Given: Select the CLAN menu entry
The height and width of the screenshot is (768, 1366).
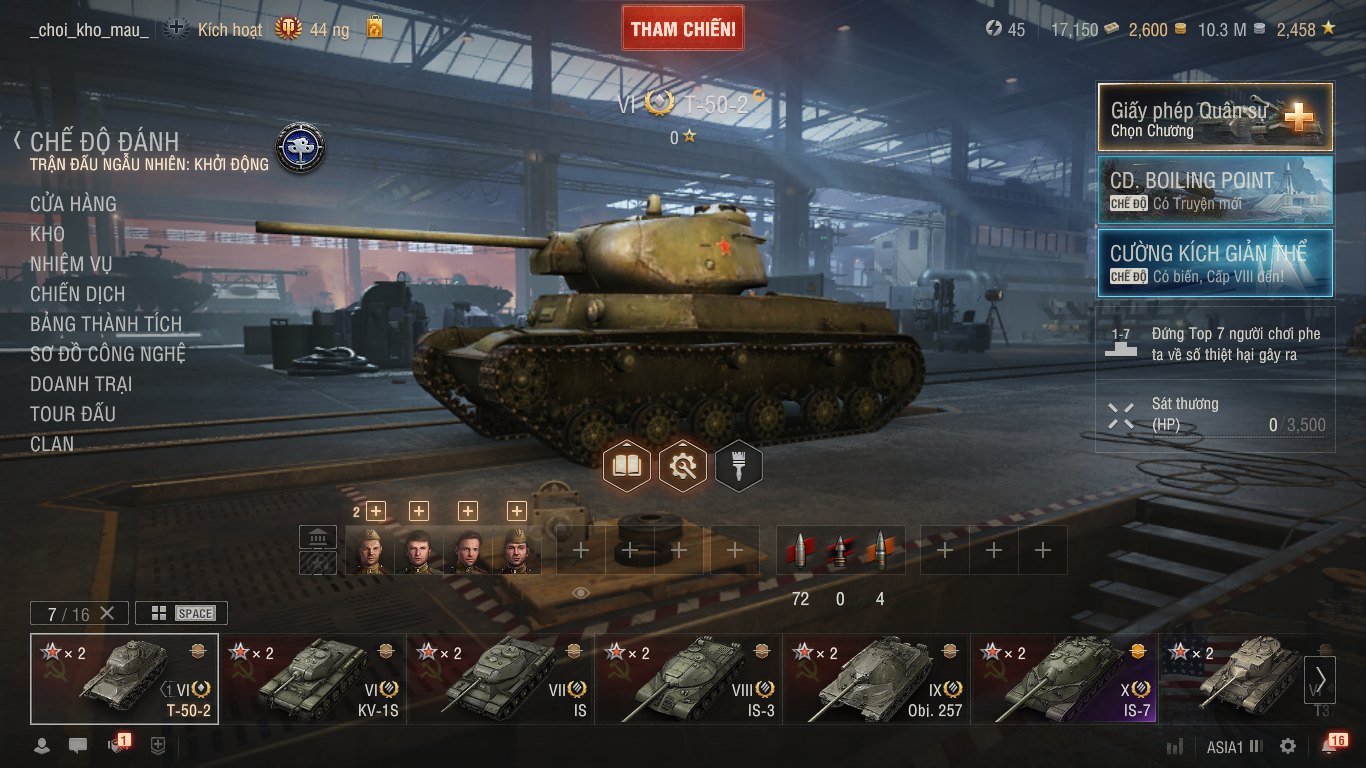Looking at the screenshot, I should pos(52,444).
